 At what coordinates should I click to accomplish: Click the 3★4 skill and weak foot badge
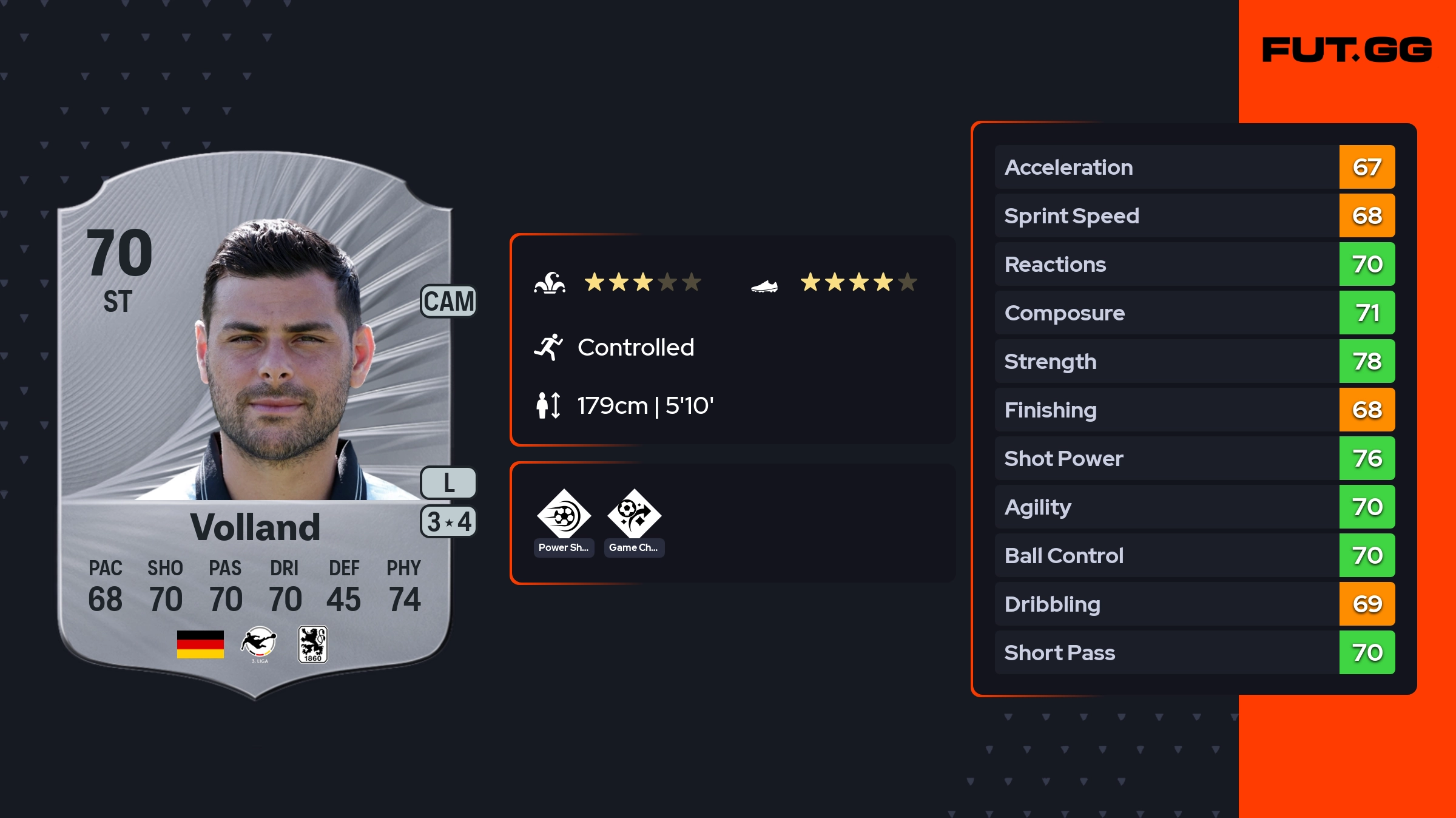click(x=448, y=522)
